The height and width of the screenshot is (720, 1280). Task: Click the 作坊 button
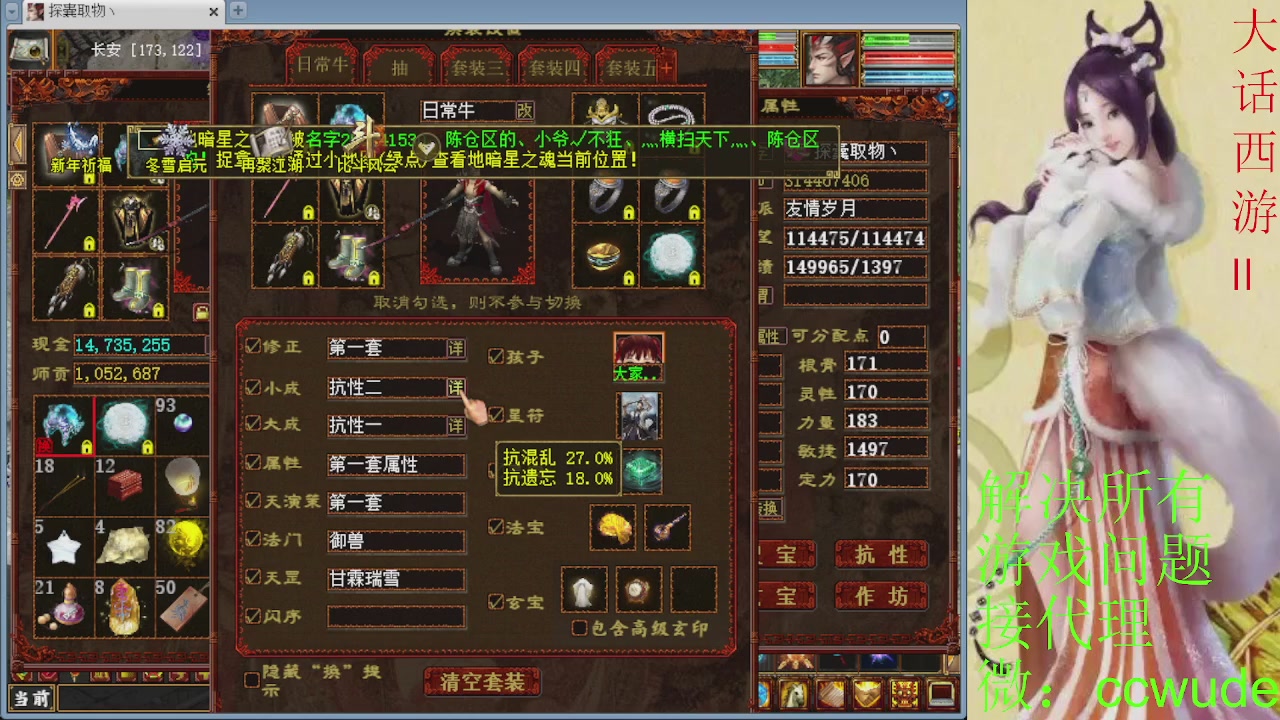click(x=882, y=594)
